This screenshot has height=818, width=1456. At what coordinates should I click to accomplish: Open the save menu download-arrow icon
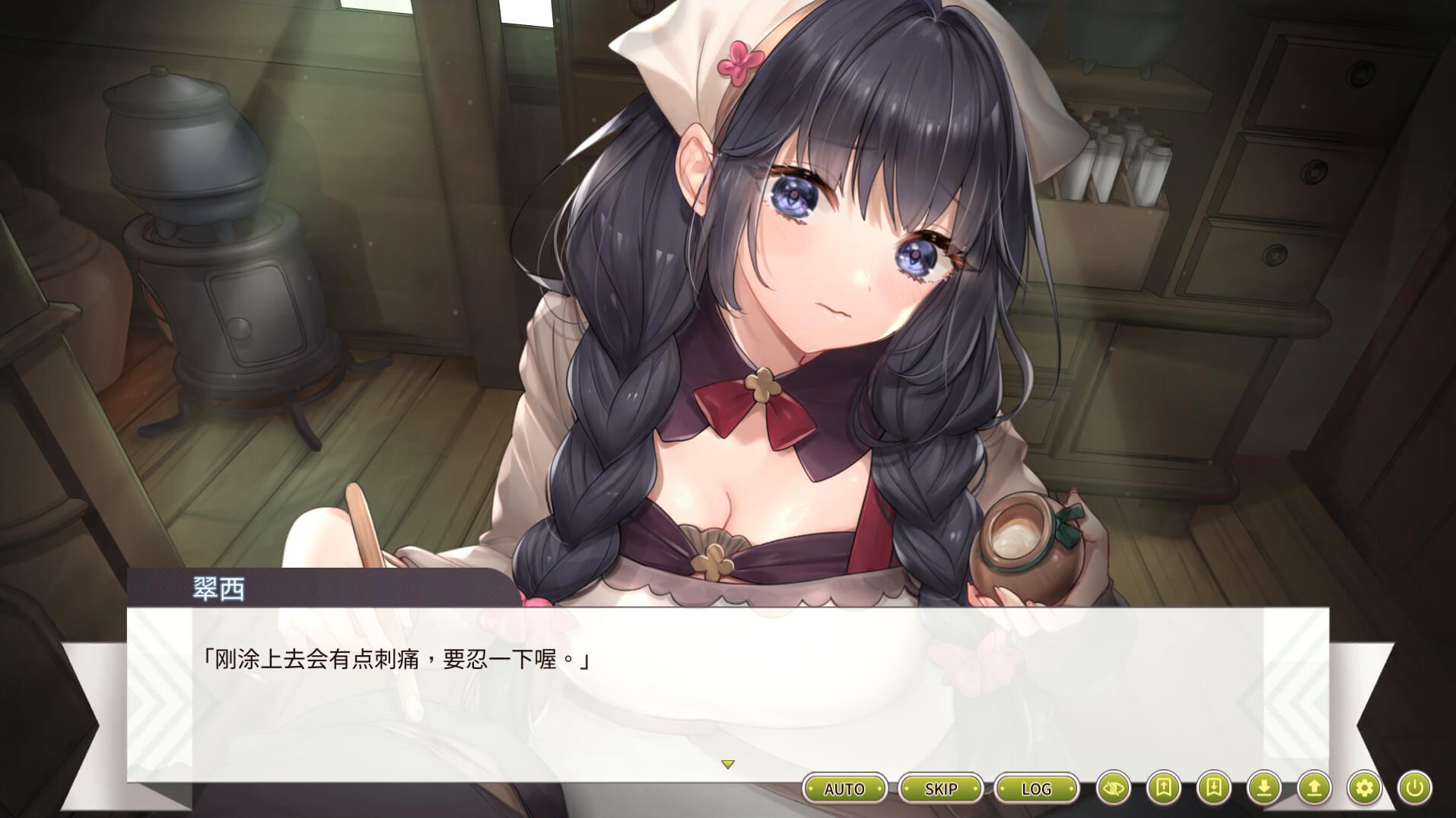(x=1264, y=788)
